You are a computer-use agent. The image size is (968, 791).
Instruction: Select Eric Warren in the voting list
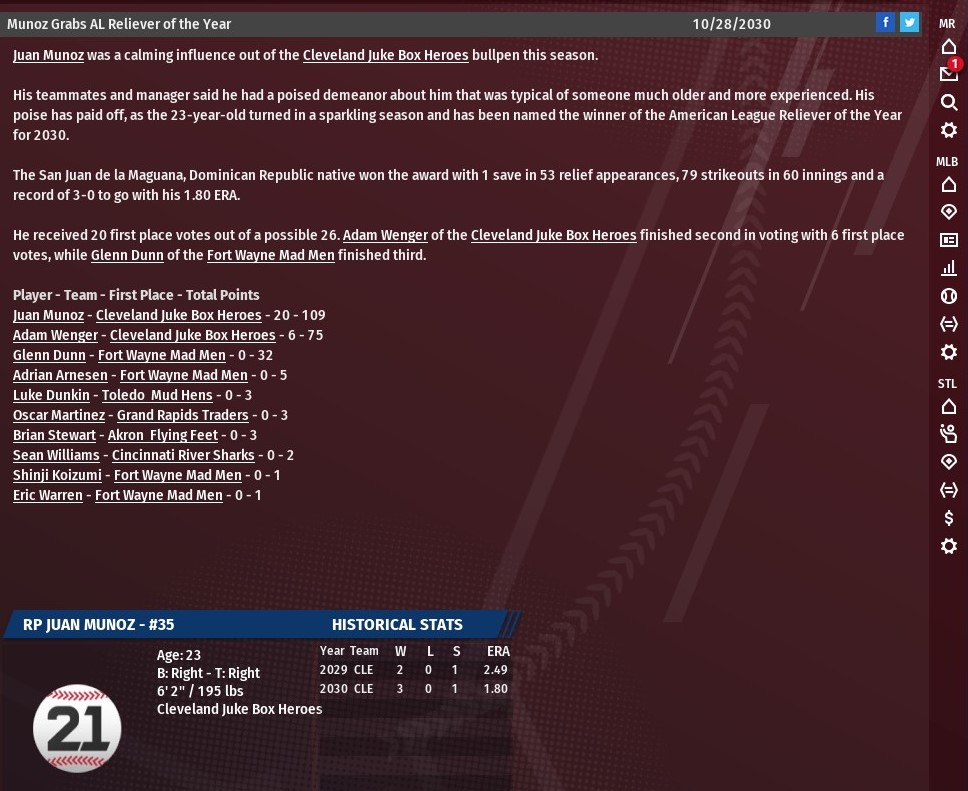(48, 495)
